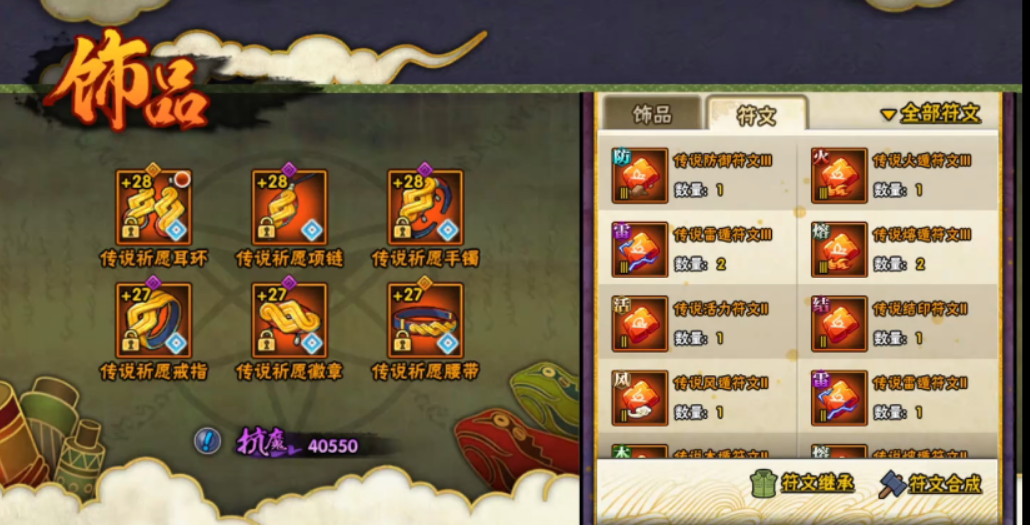The width and height of the screenshot is (1030, 525).
Task: Choose the 传说祈愿项链 necklace slot
Action: click(x=289, y=207)
